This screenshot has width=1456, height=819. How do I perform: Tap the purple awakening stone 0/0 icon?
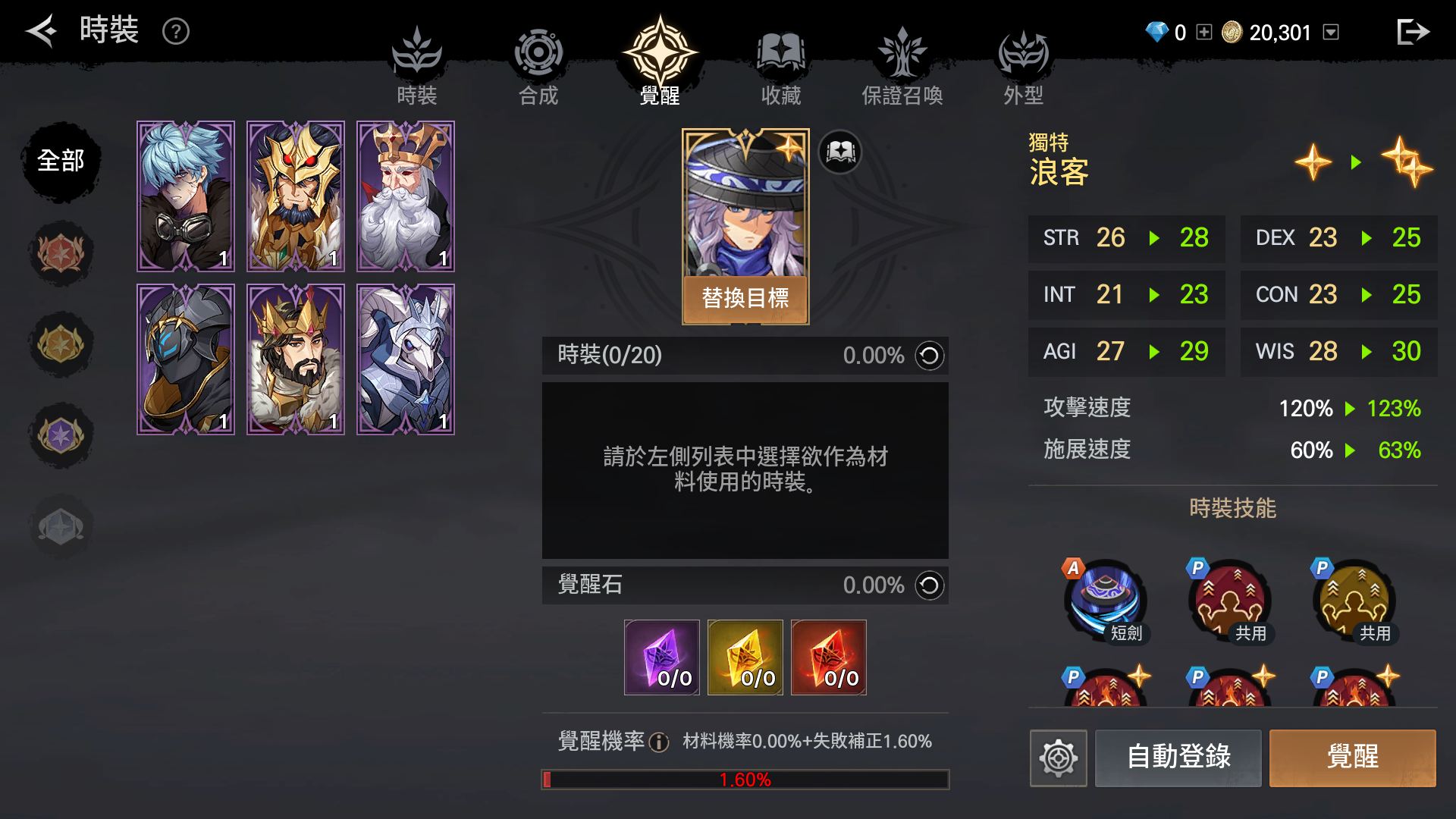click(661, 657)
